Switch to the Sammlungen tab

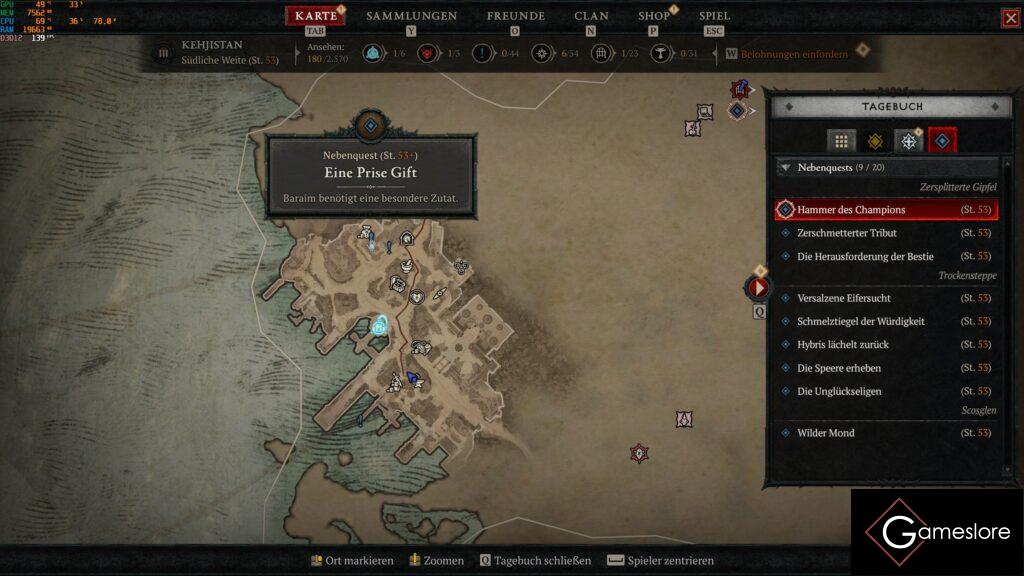[x=411, y=16]
